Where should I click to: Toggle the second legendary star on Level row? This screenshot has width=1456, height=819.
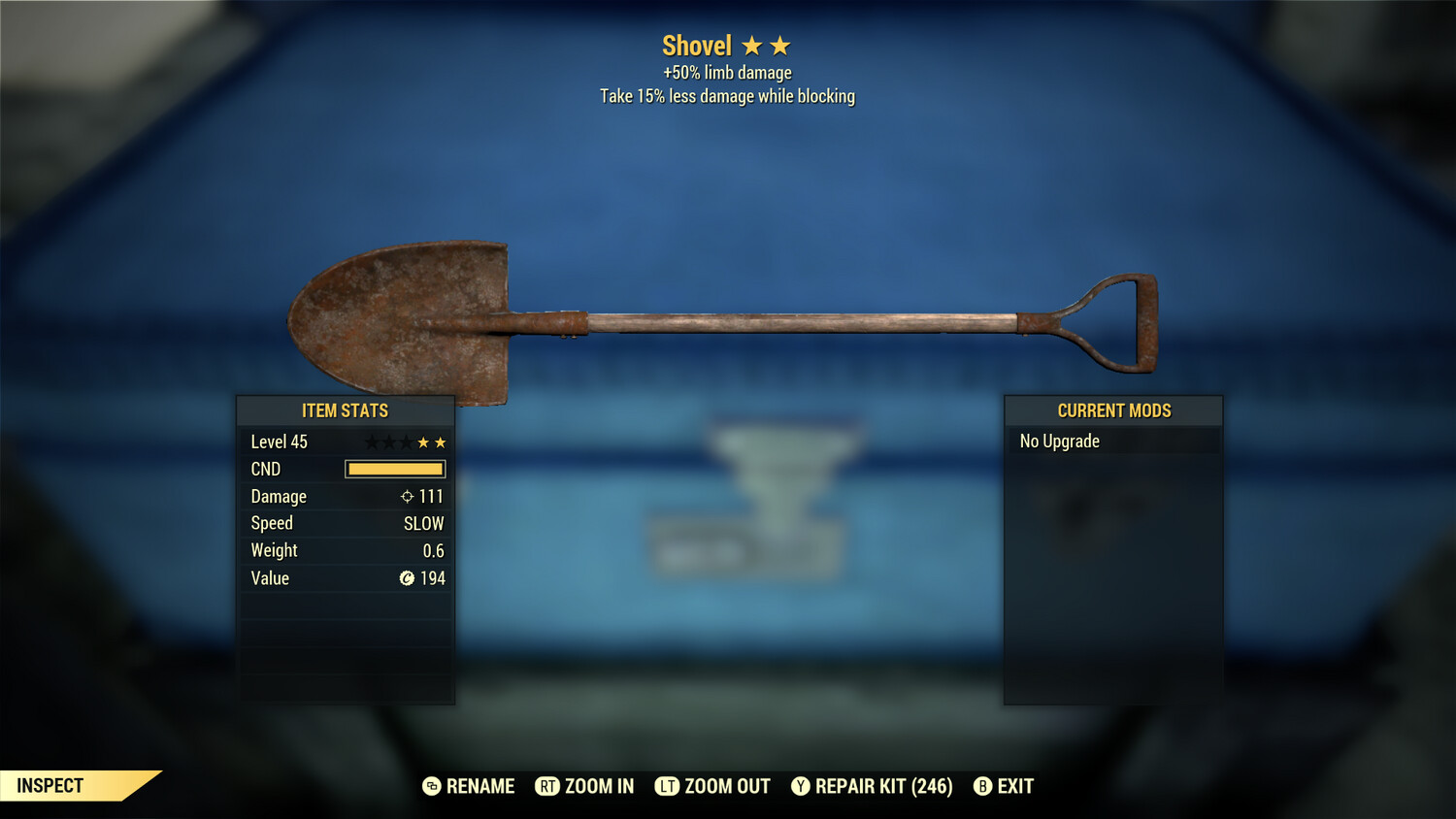388,442
